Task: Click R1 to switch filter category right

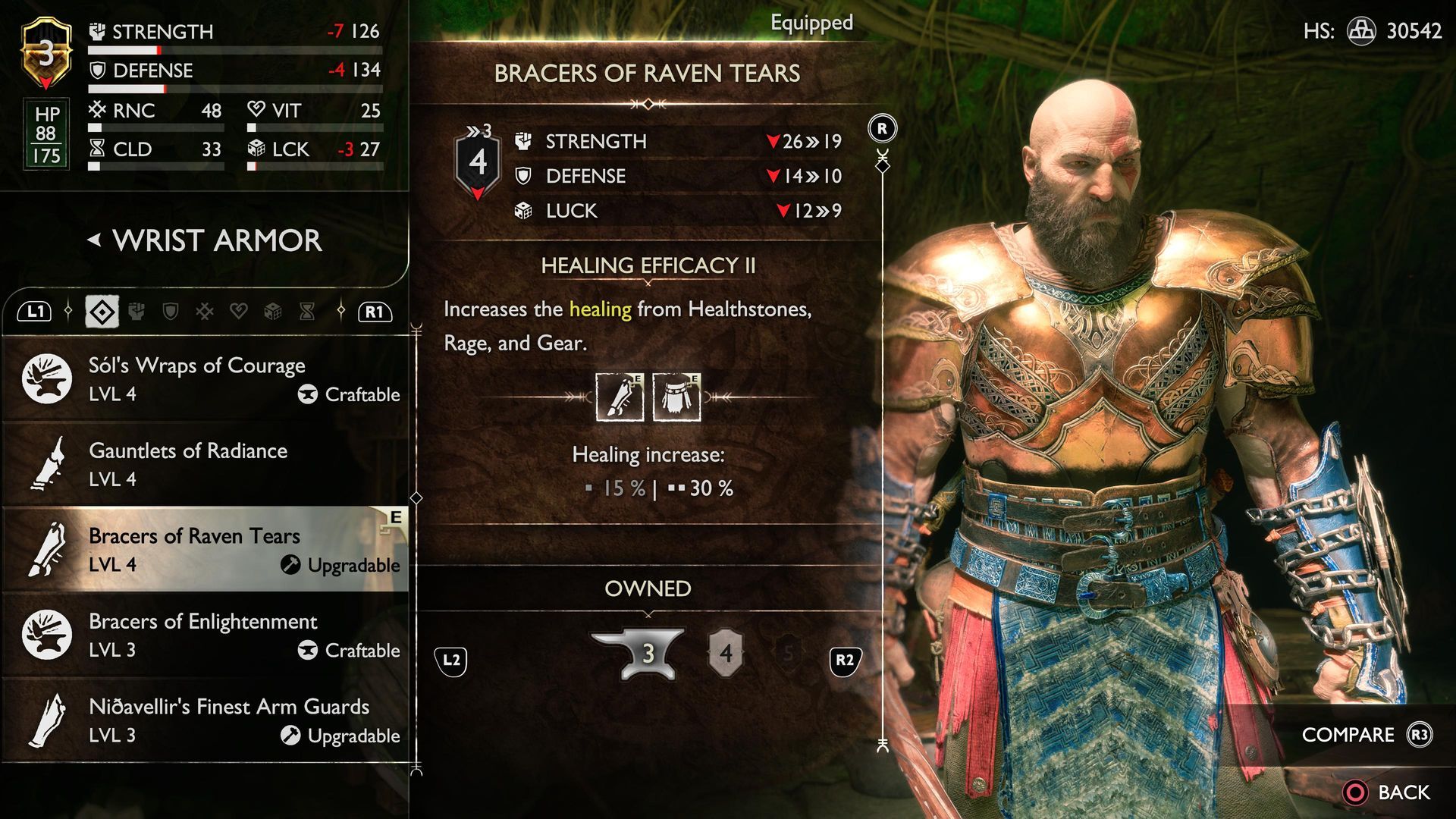Action: (x=375, y=311)
